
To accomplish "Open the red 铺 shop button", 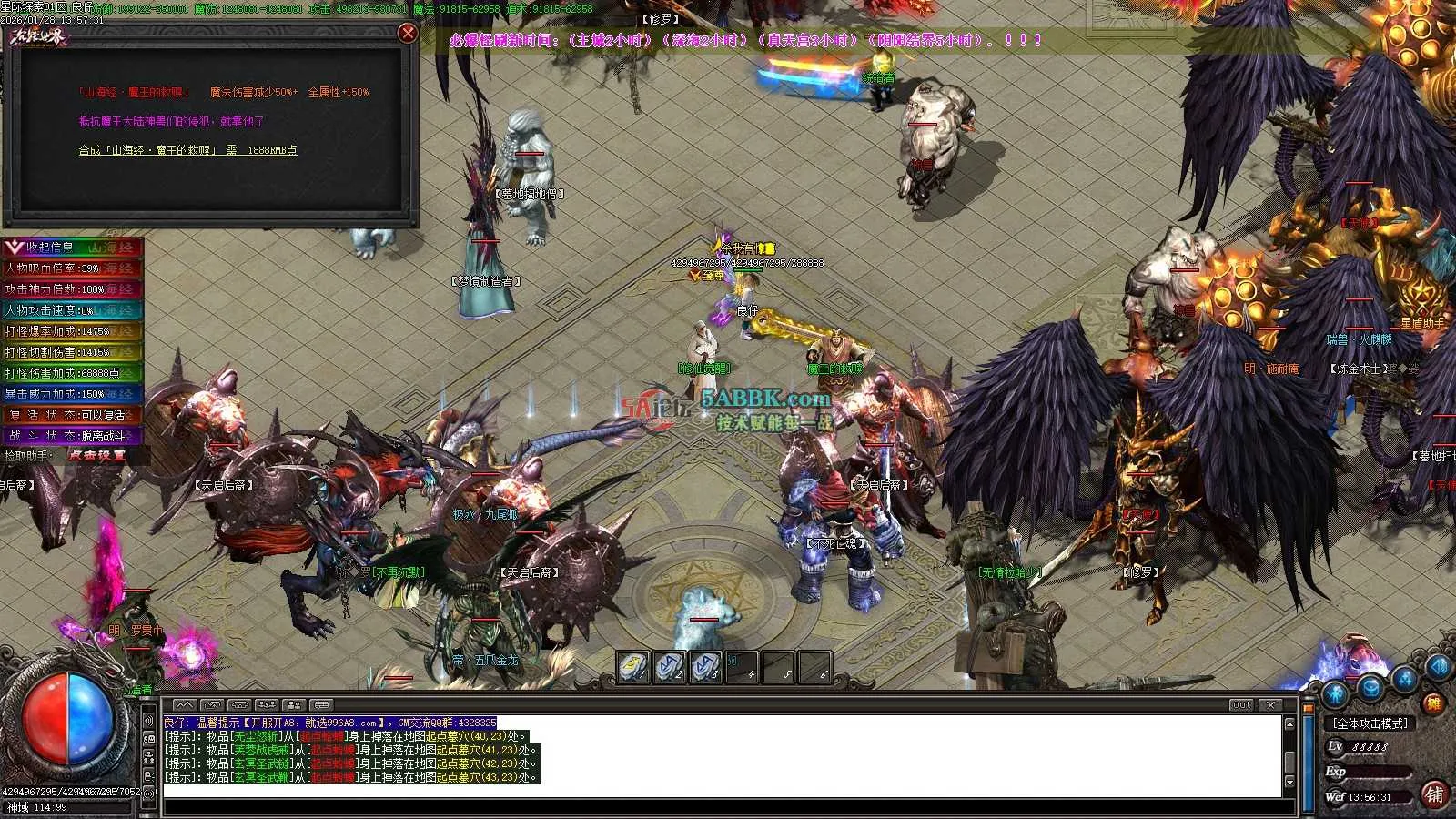I will point(1434,794).
